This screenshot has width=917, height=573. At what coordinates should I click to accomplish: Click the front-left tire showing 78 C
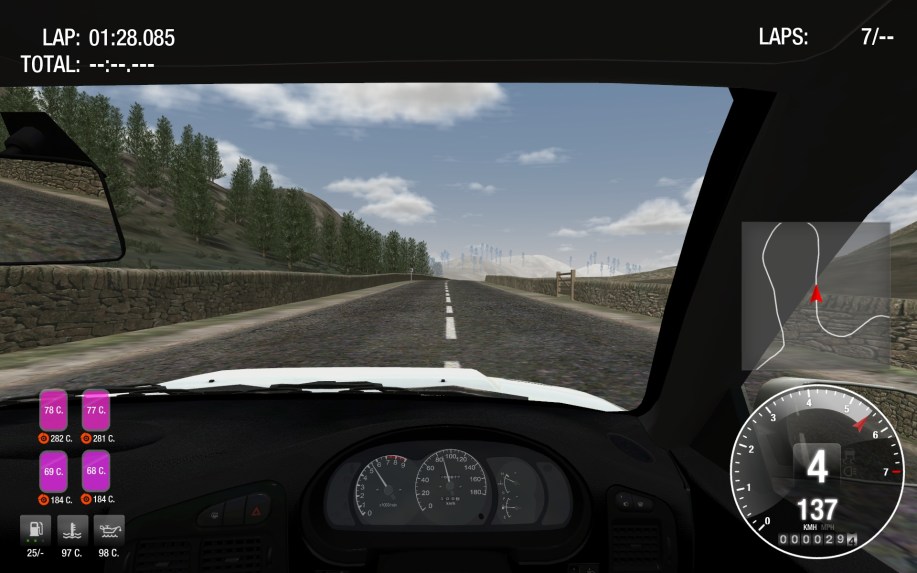tap(53, 409)
